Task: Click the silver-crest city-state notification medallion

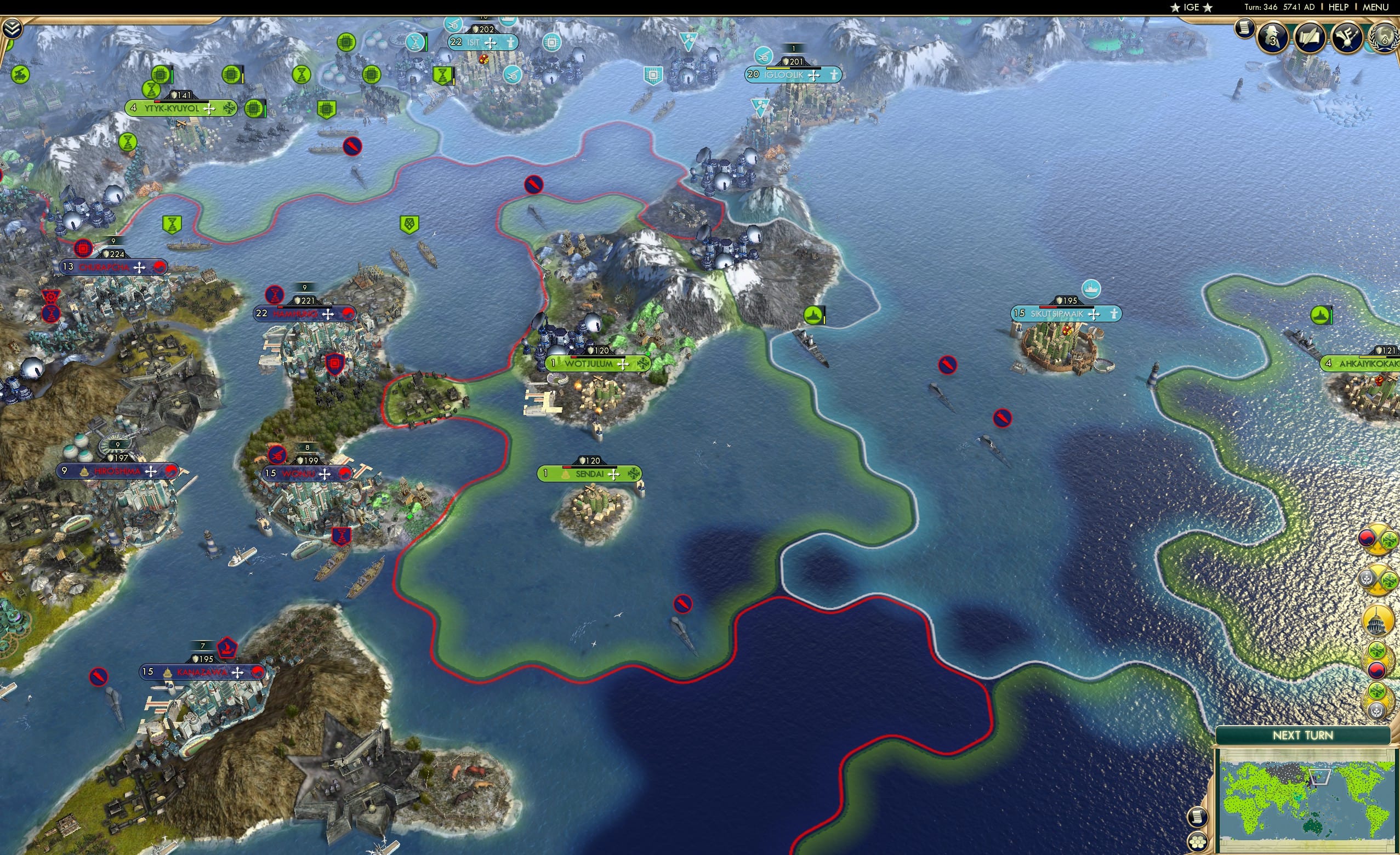Action: (x=1377, y=700)
